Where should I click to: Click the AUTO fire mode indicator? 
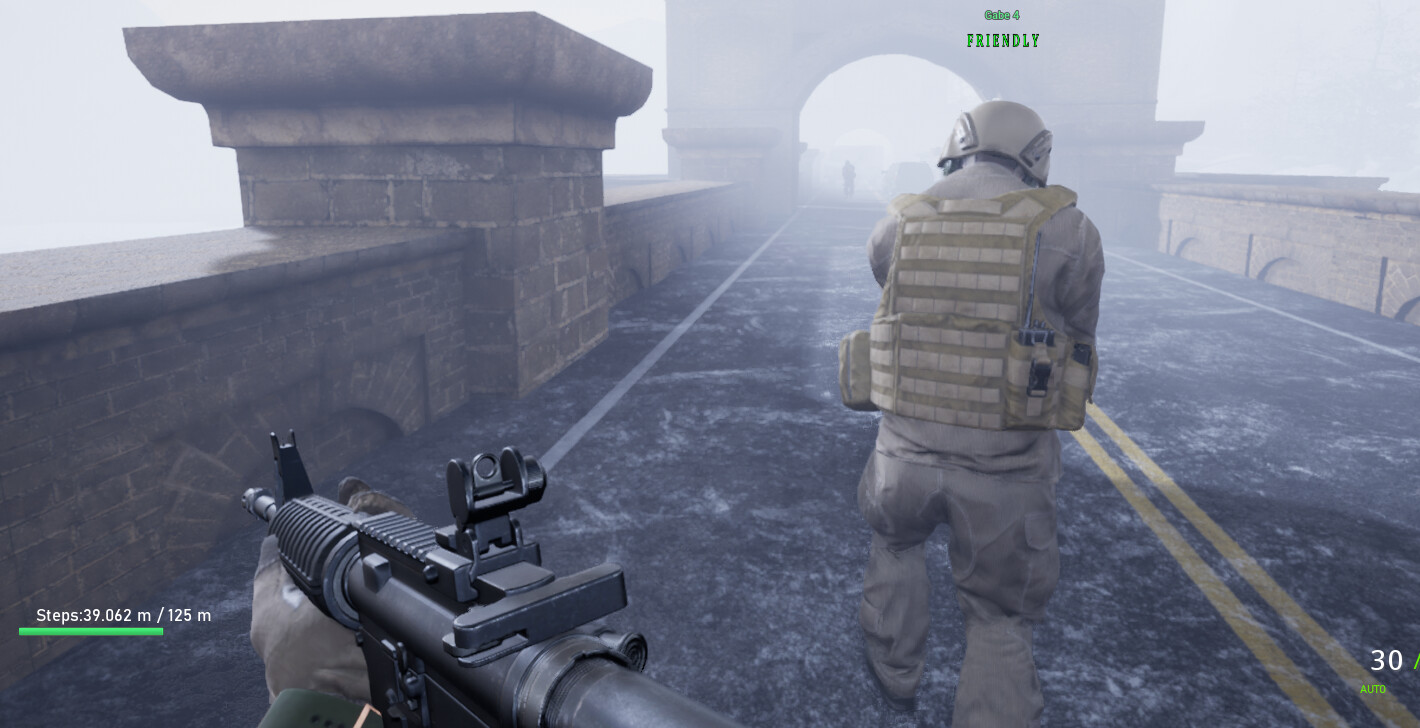pos(1372,689)
